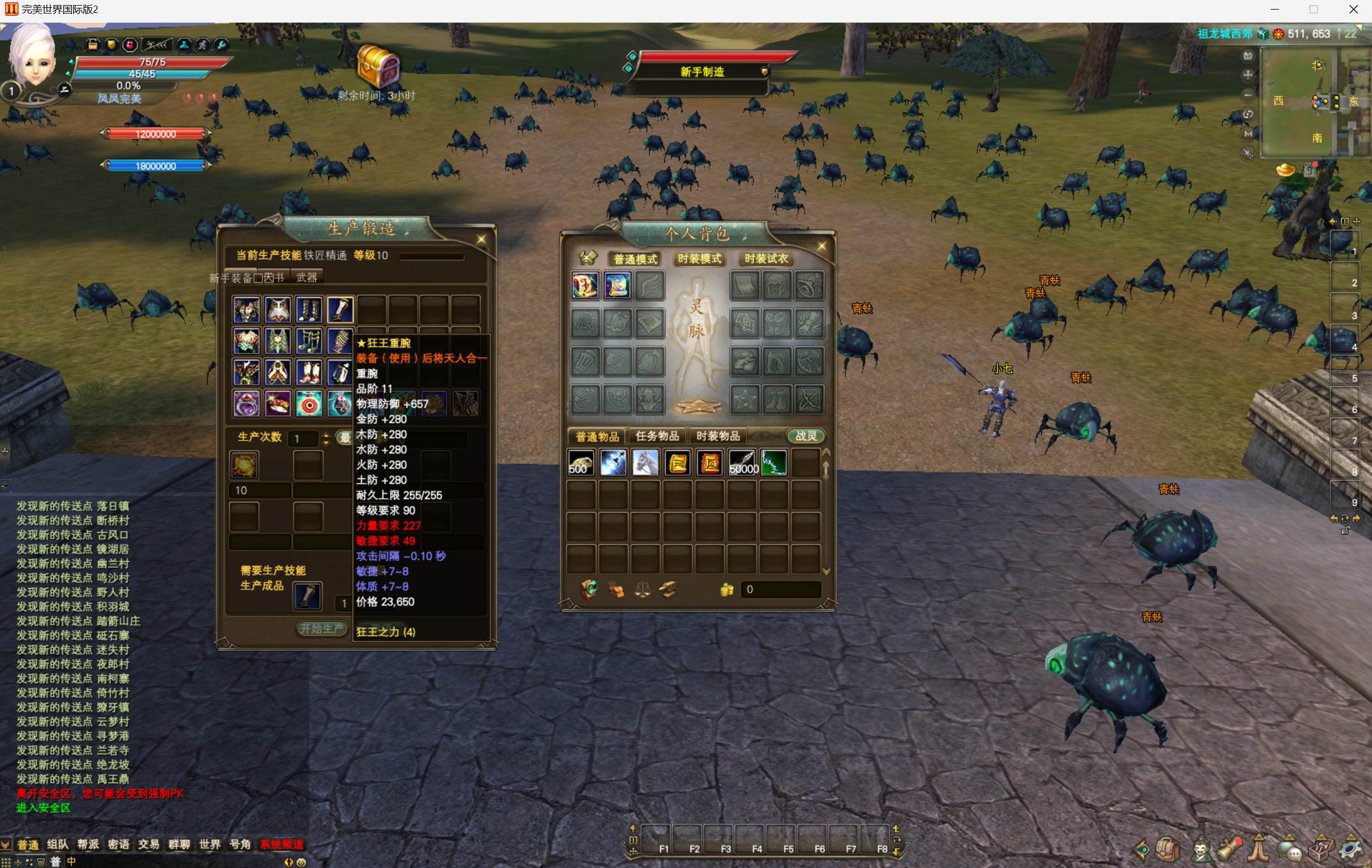Open the 系统频道 chat tab
Image resolution: width=1372 pixels, height=868 pixels.
click(x=282, y=844)
